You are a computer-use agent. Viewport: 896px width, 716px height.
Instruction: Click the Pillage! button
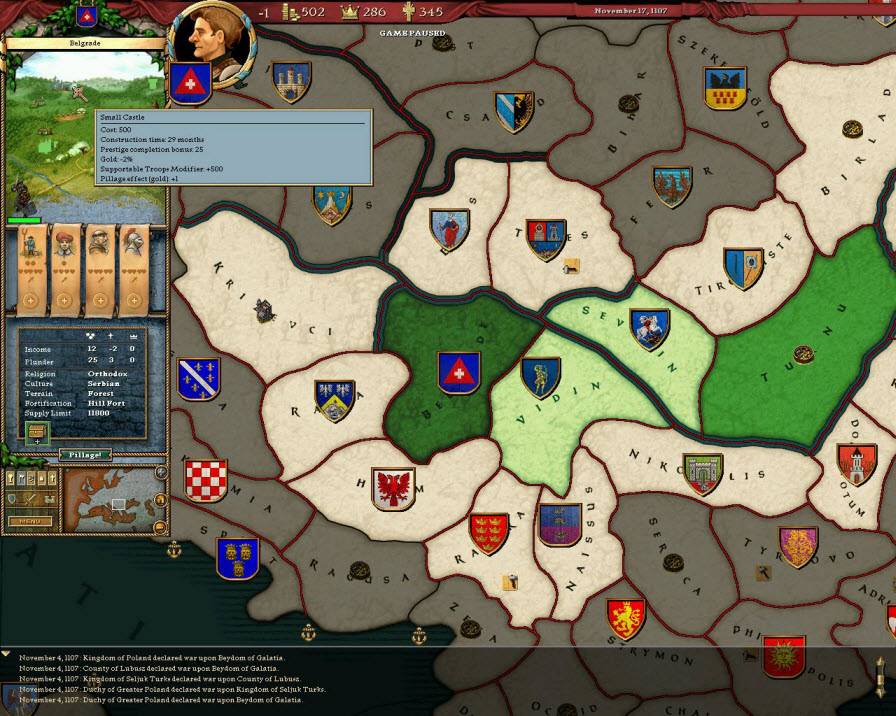[85, 454]
